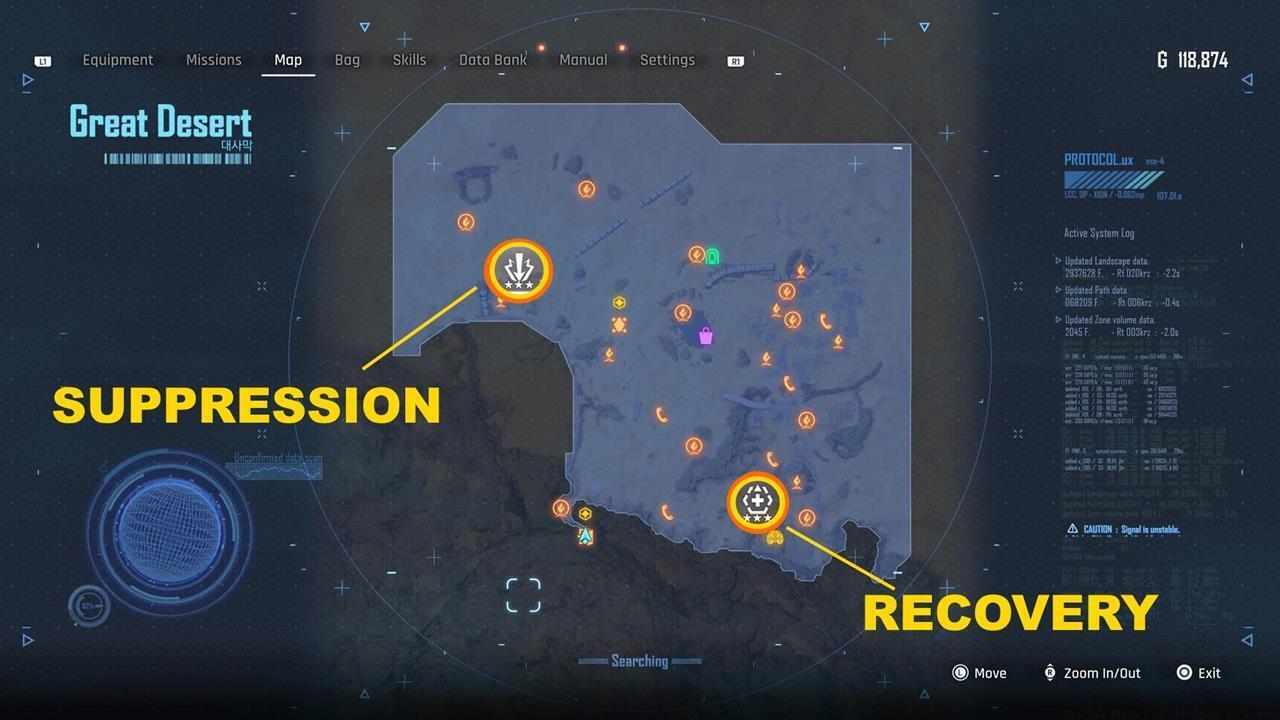Viewport: 1280px width, 720px height.
Task: Open the Data Bank tab
Action: 493,60
